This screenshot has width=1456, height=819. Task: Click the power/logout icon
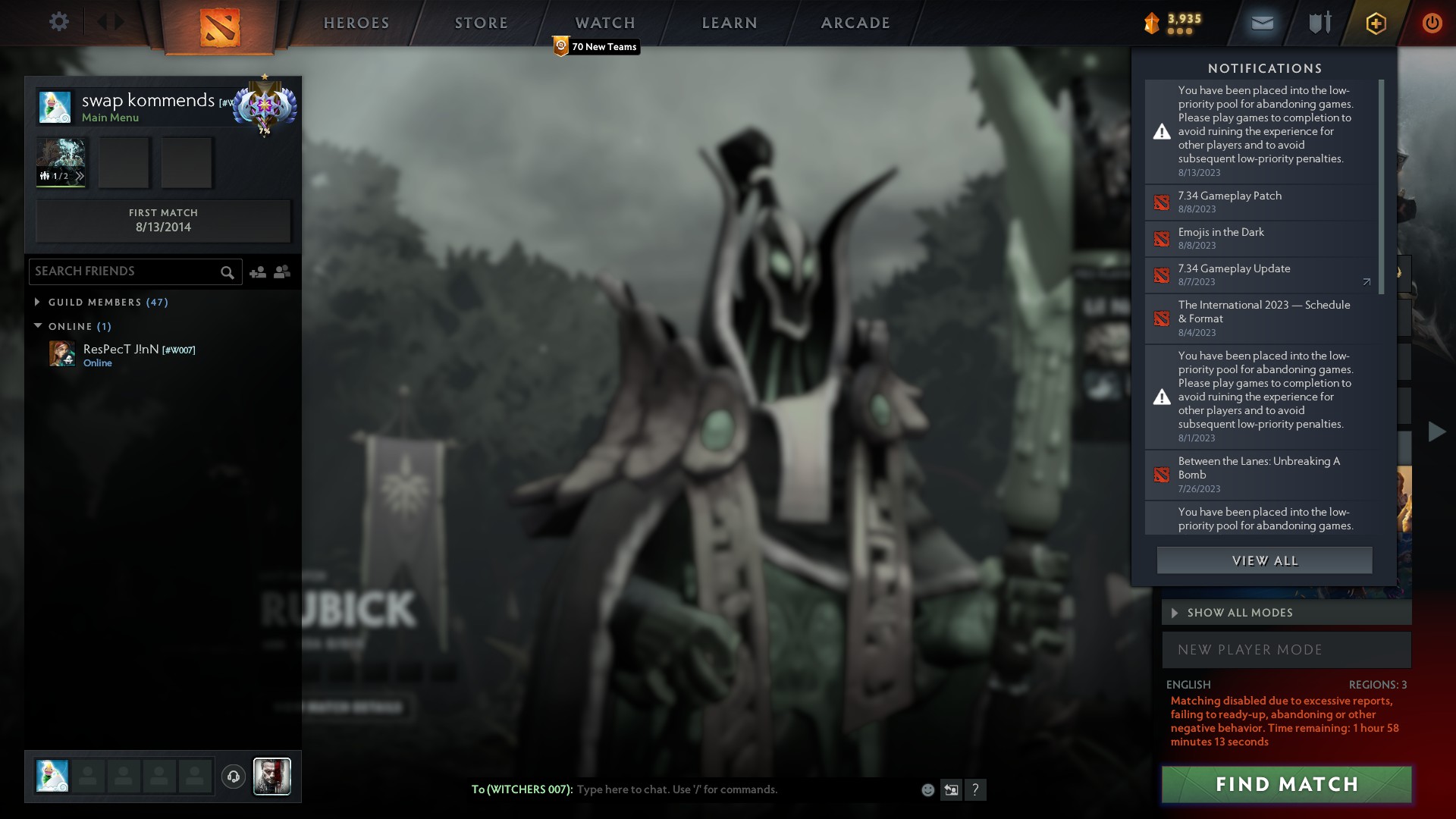[1432, 22]
